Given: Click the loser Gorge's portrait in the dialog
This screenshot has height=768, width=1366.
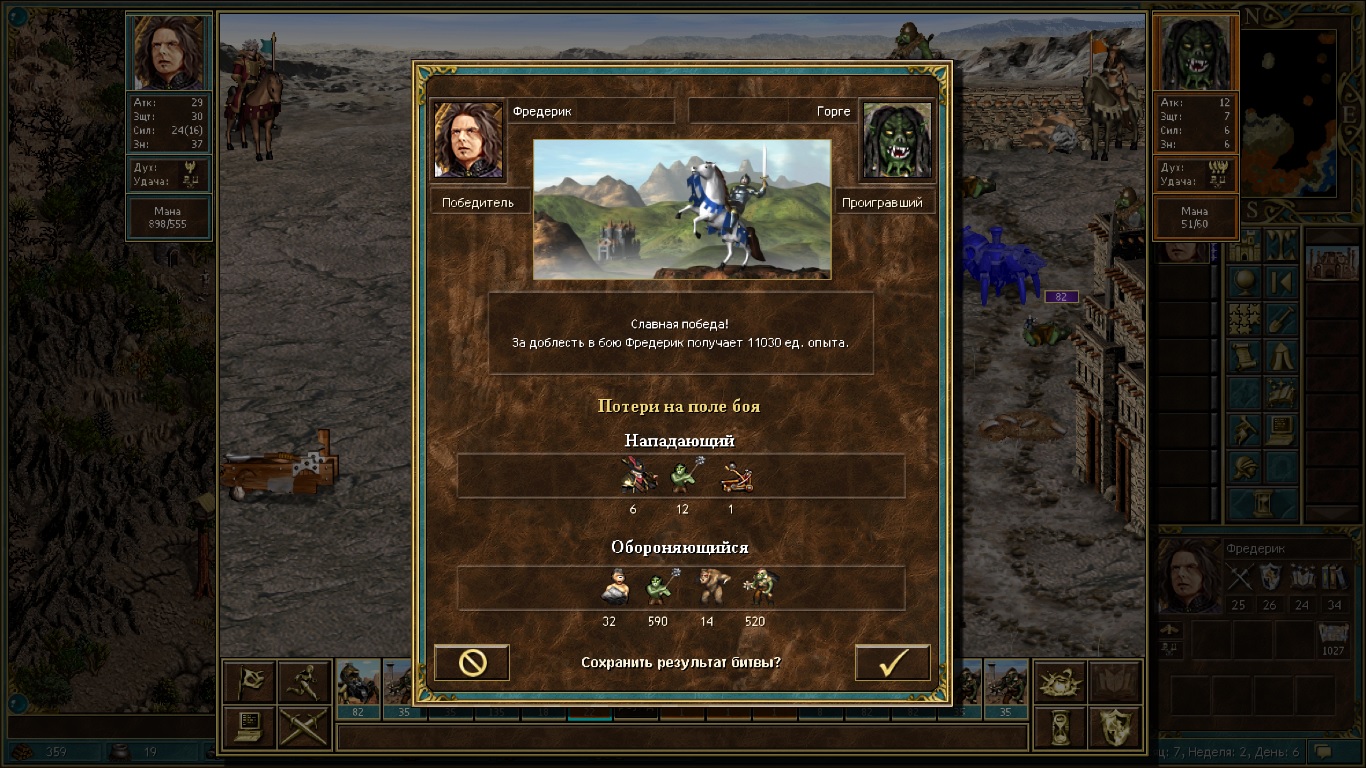Looking at the screenshot, I should 896,139.
